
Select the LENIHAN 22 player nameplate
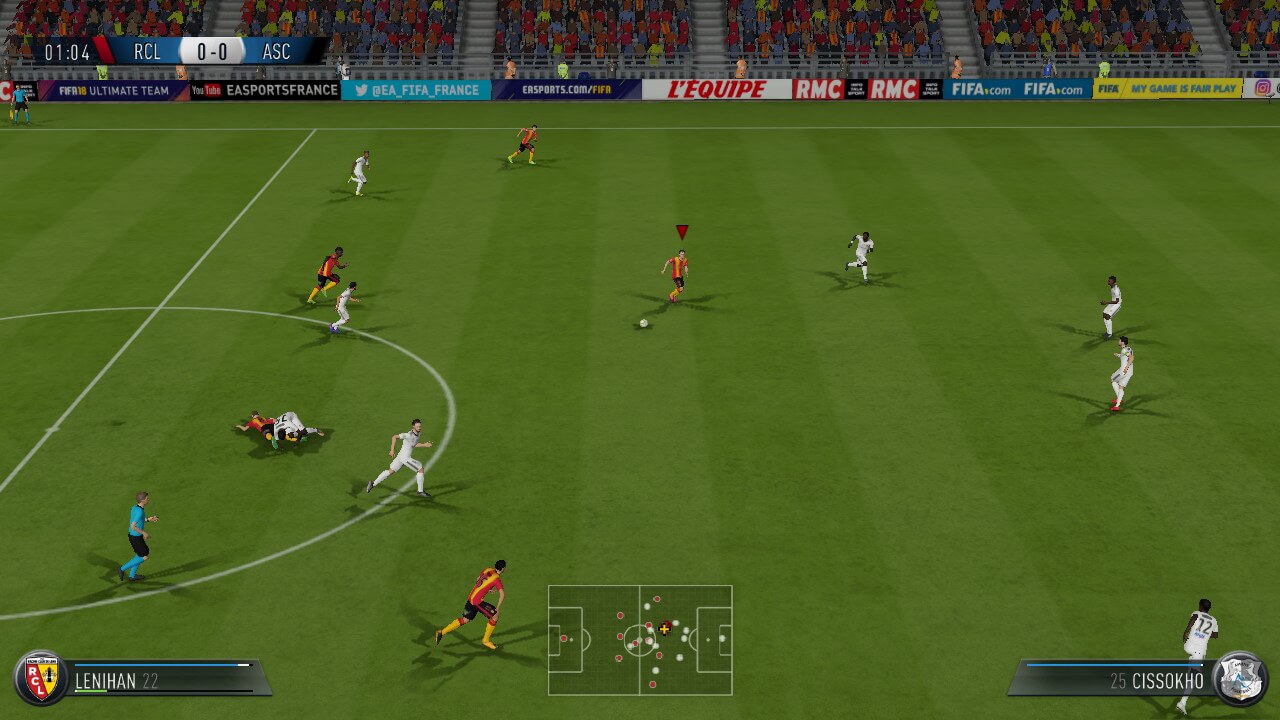[116, 679]
